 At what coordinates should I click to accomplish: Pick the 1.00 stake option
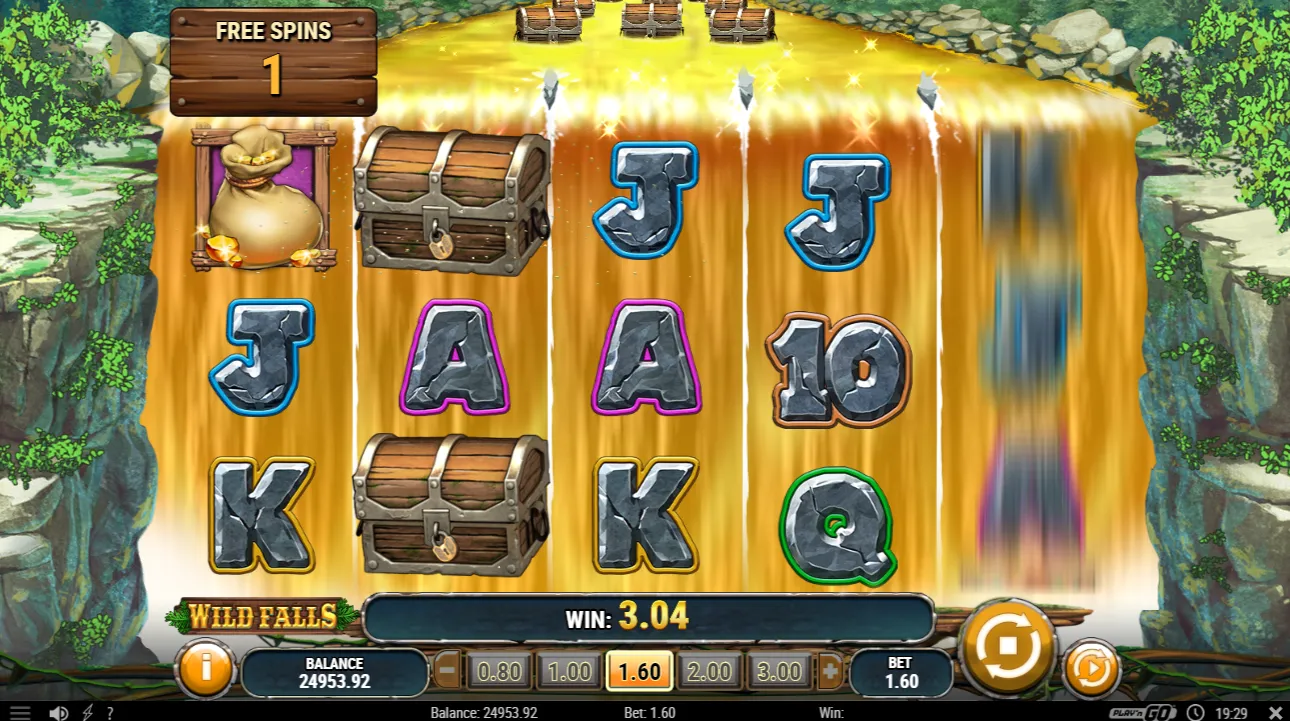click(568, 671)
